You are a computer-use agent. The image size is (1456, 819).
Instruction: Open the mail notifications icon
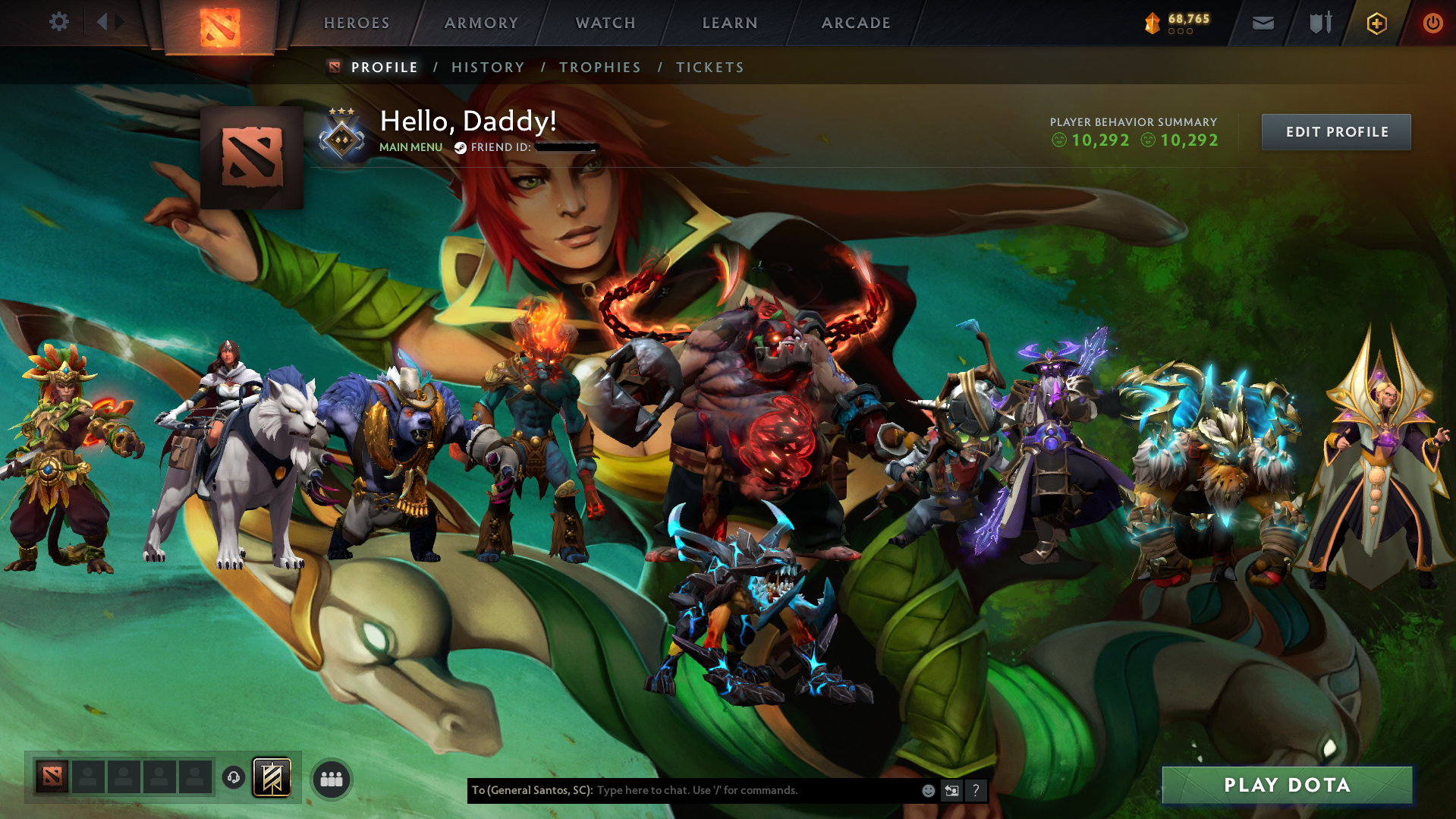[1262, 23]
